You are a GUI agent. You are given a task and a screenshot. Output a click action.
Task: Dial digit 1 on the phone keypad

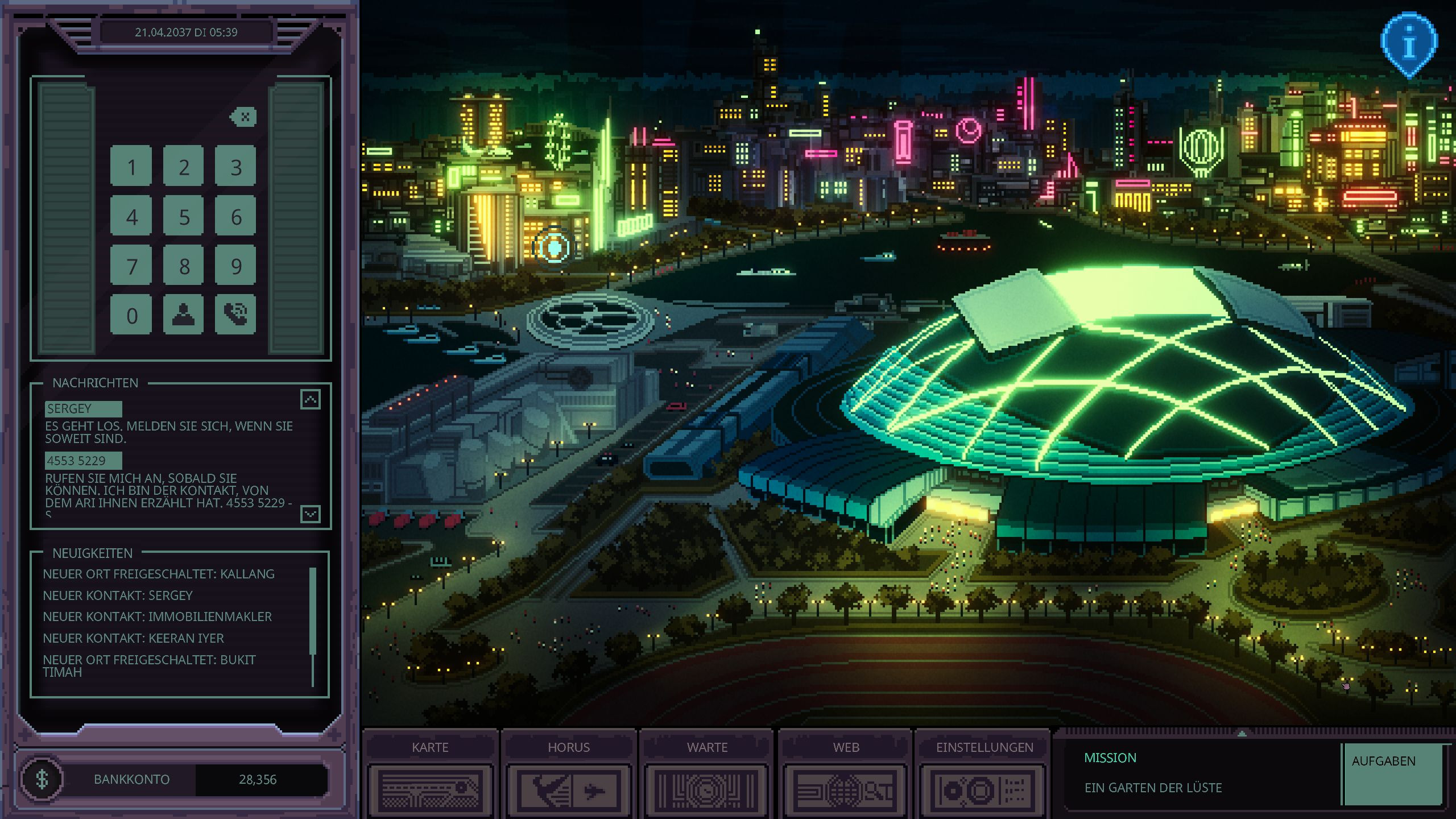point(131,166)
